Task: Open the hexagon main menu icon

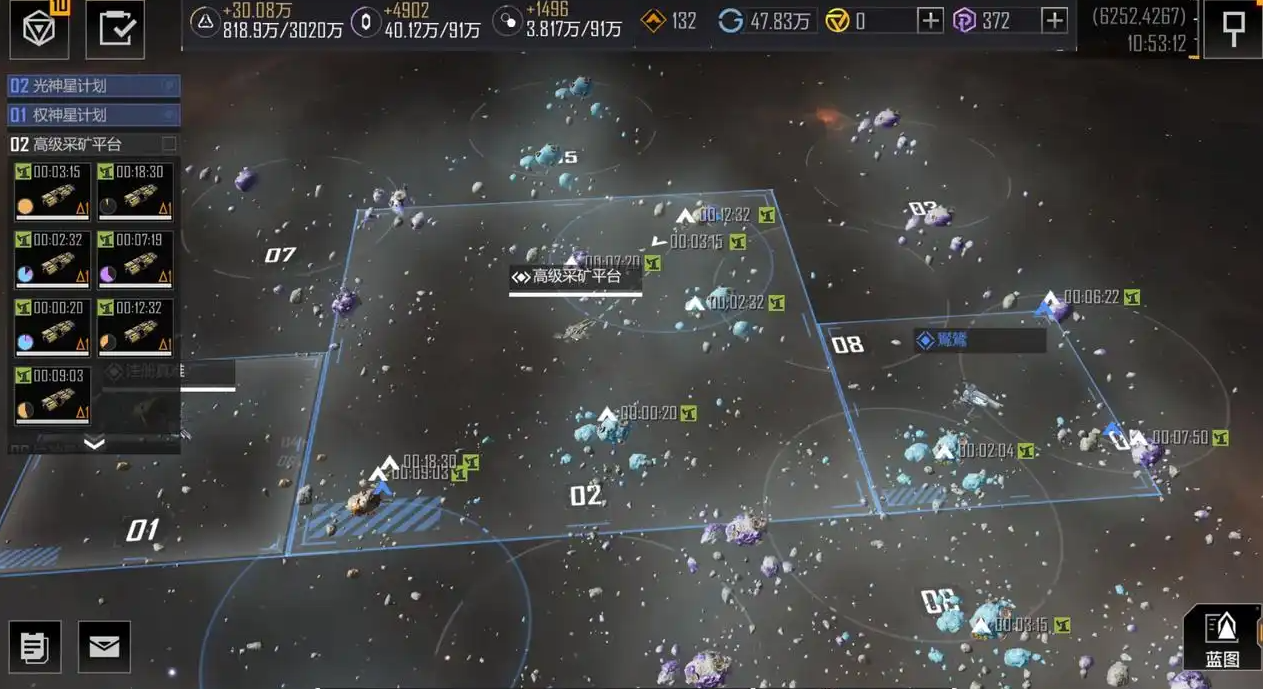Action: (x=40, y=29)
